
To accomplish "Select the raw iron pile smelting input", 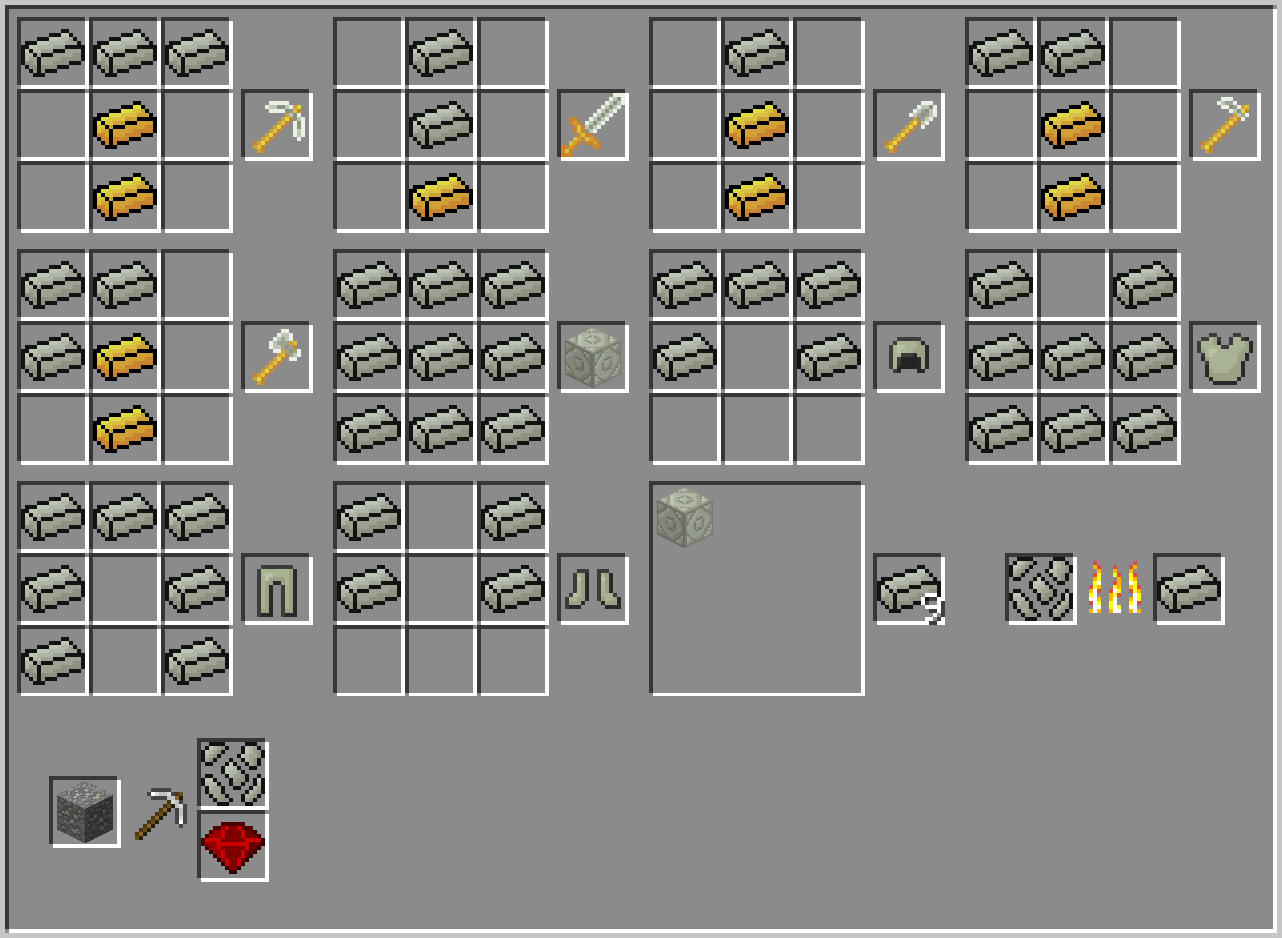I will click(x=1040, y=590).
